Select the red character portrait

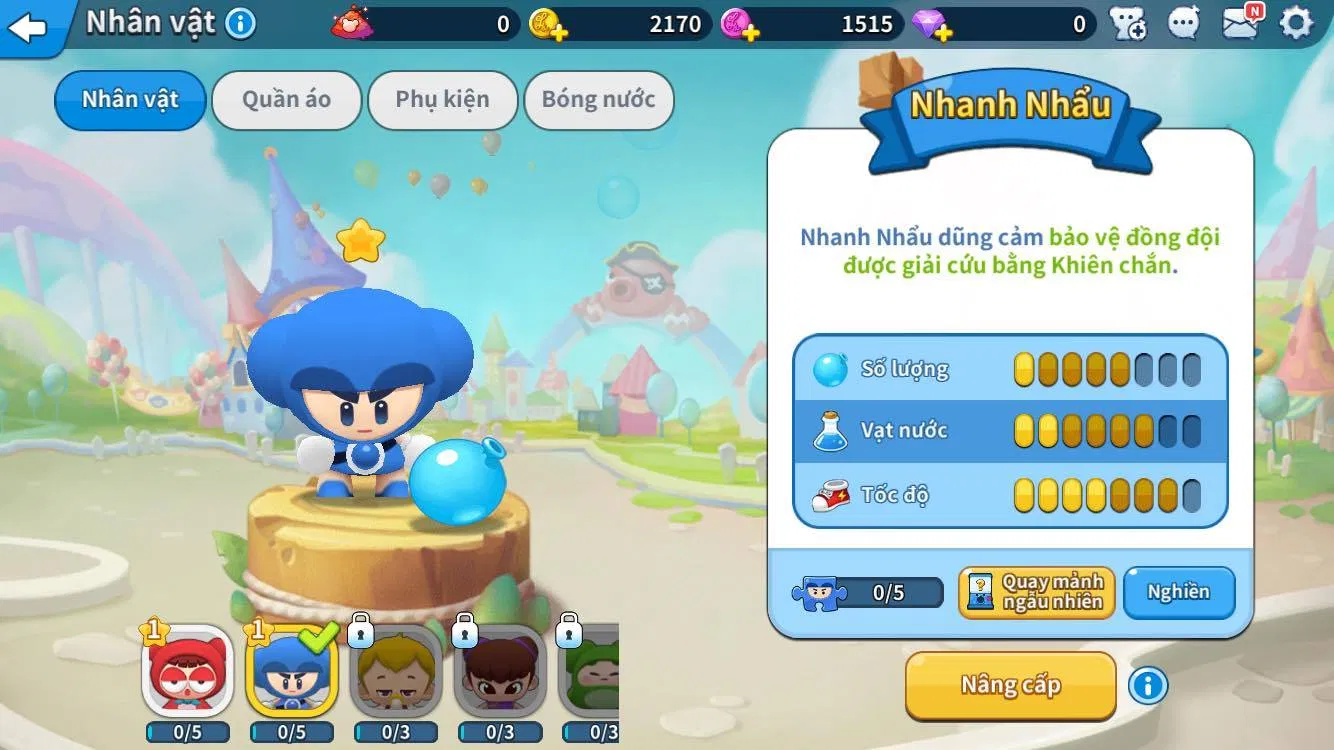(x=185, y=680)
